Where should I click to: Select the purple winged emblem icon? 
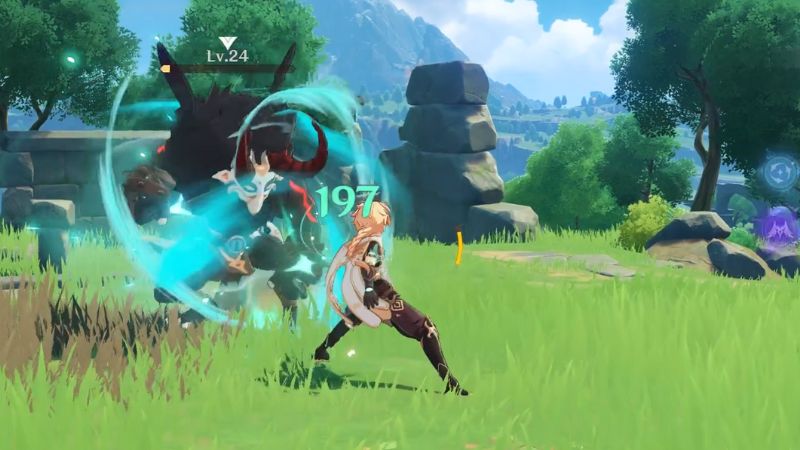[777, 226]
